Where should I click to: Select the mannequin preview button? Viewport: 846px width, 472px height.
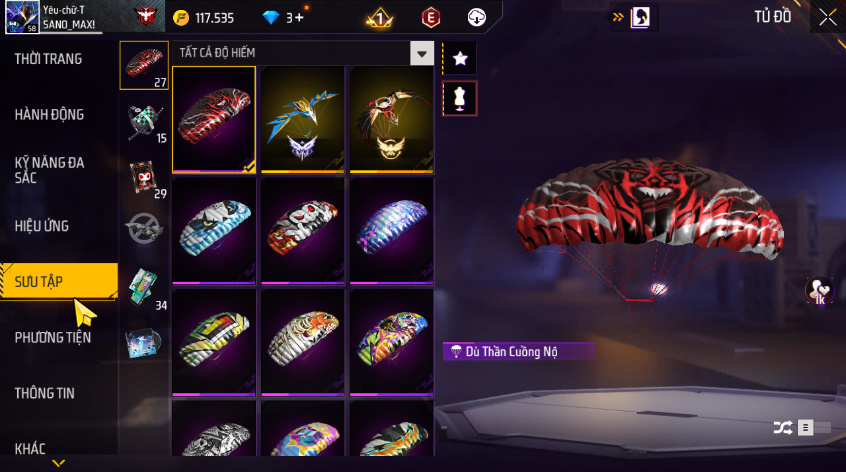[x=460, y=98]
